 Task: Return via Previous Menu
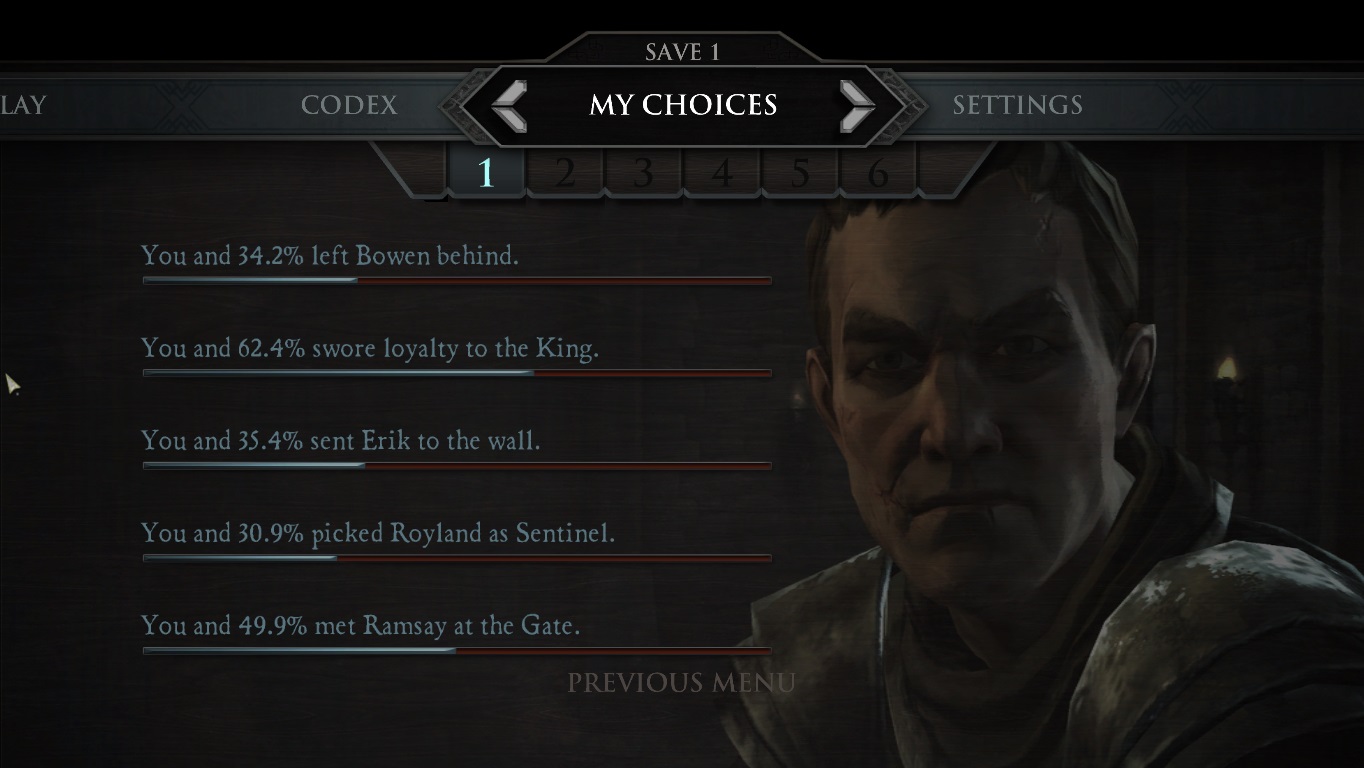tap(681, 683)
